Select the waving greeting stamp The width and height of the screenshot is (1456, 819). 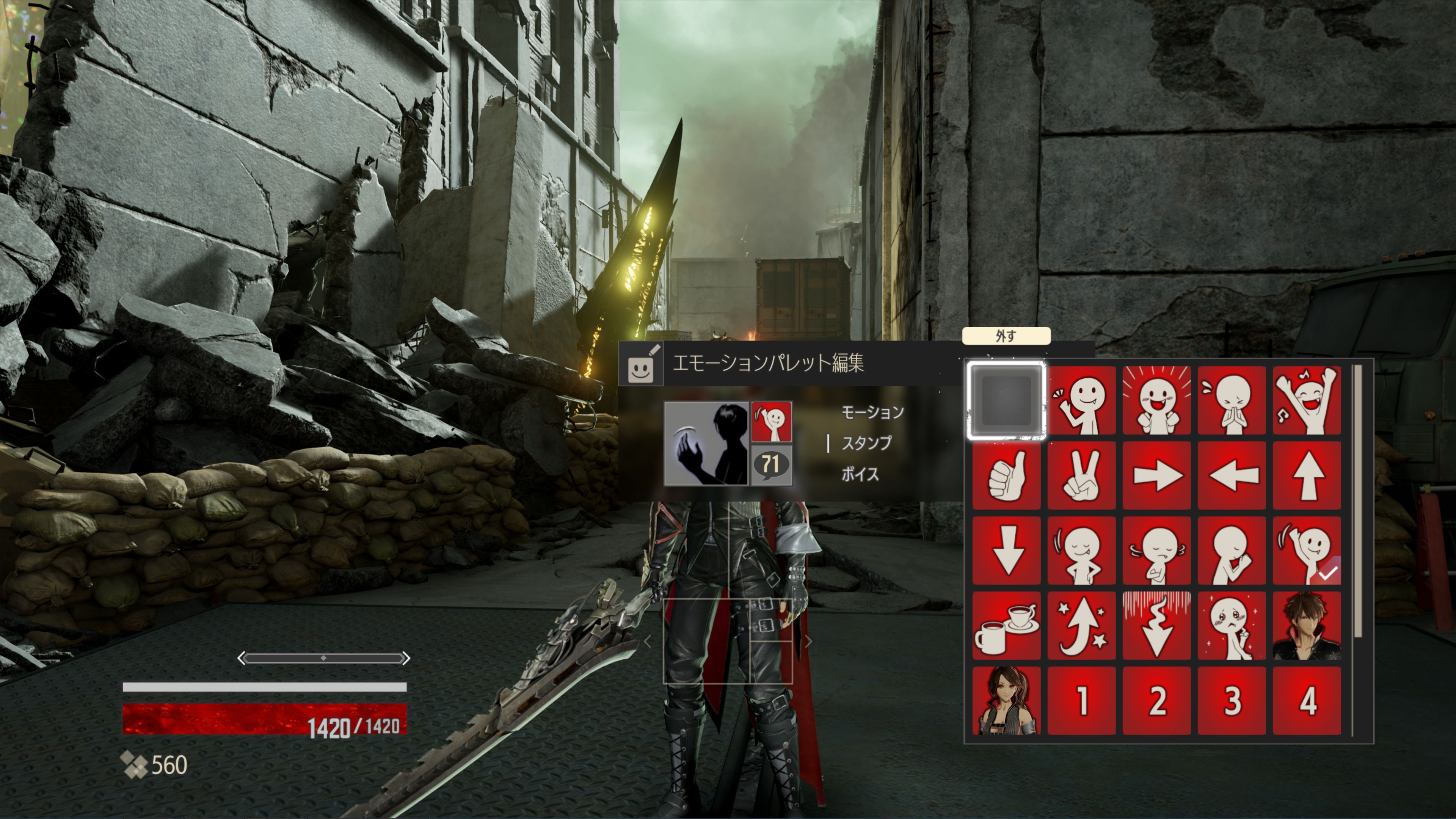click(x=1083, y=401)
